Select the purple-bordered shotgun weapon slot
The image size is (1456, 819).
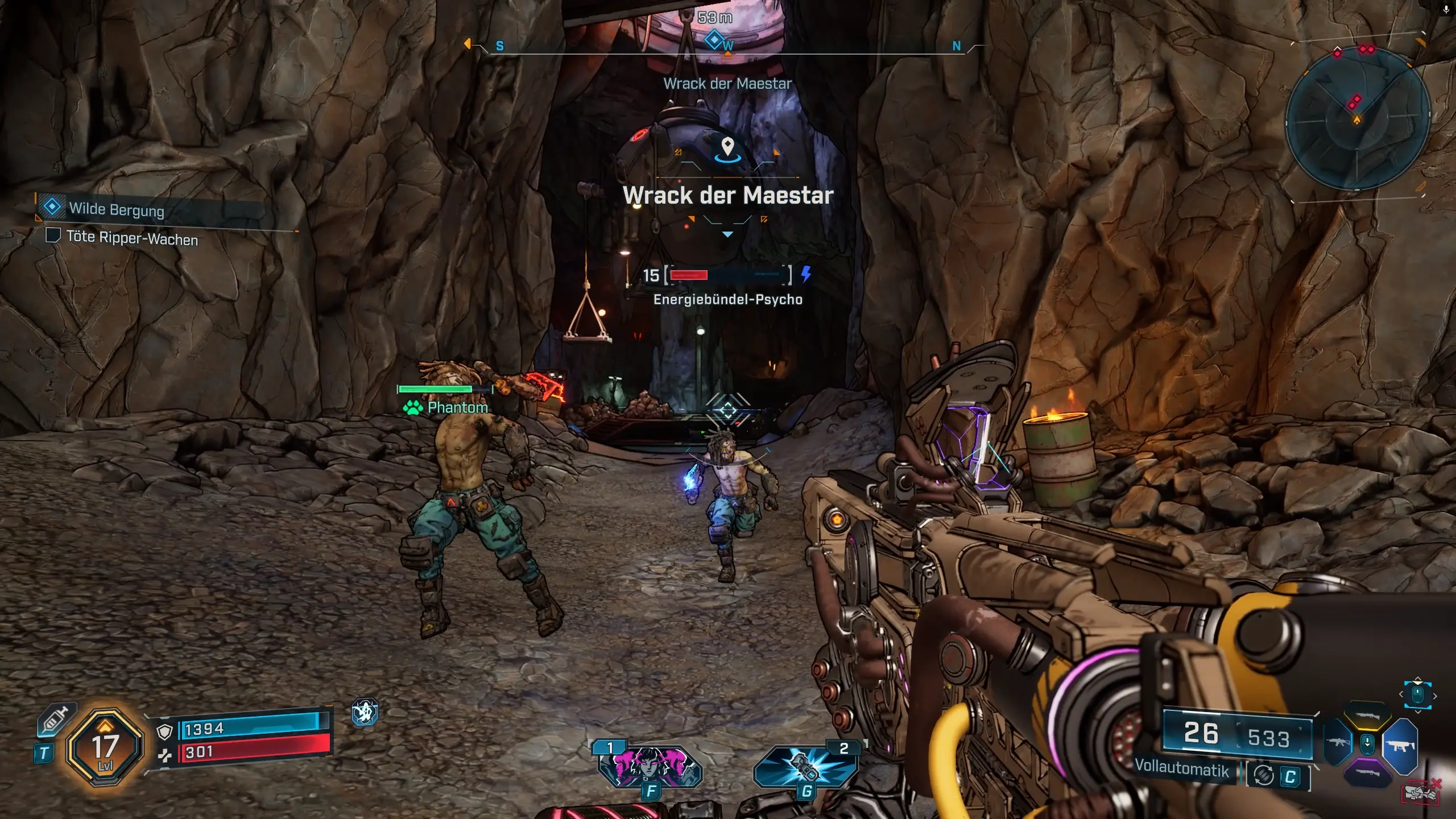(x=1367, y=773)
